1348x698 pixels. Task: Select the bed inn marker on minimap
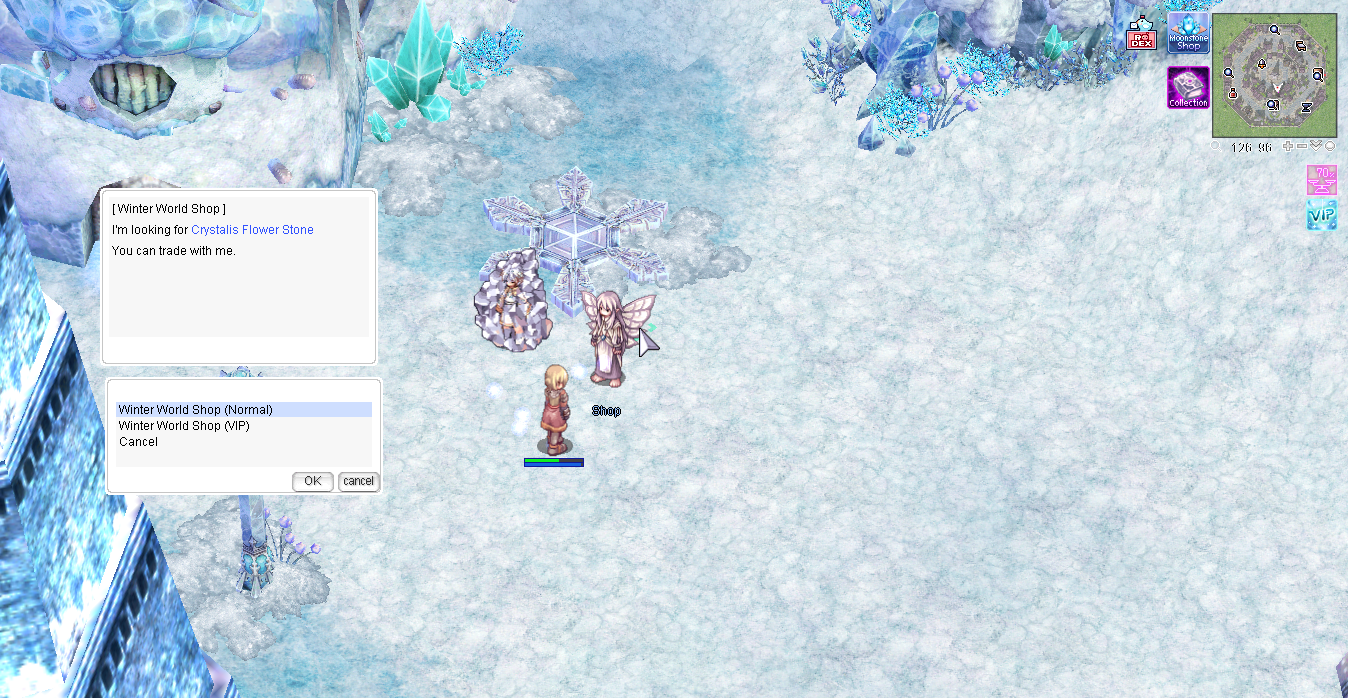(1301, 46)
